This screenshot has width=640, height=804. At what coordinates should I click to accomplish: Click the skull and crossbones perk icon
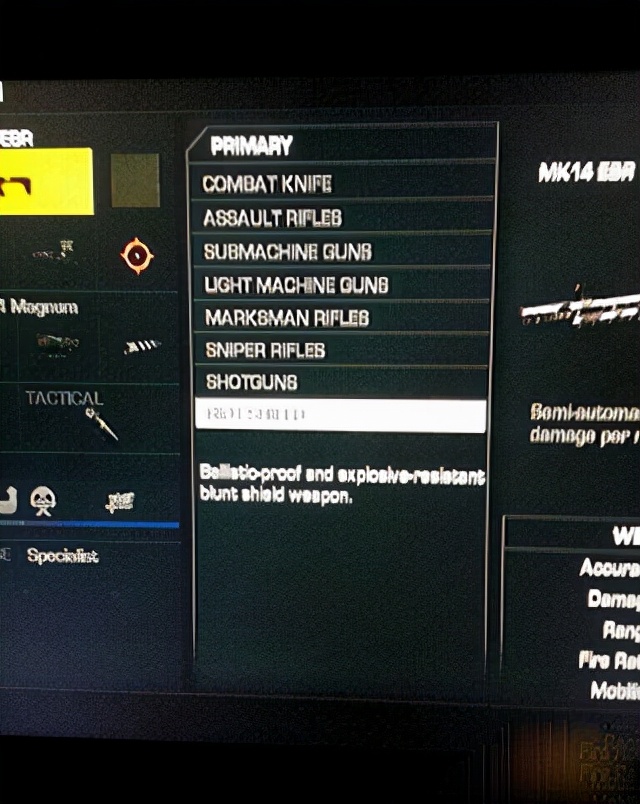pyautogui.click(x=42, y=500)
